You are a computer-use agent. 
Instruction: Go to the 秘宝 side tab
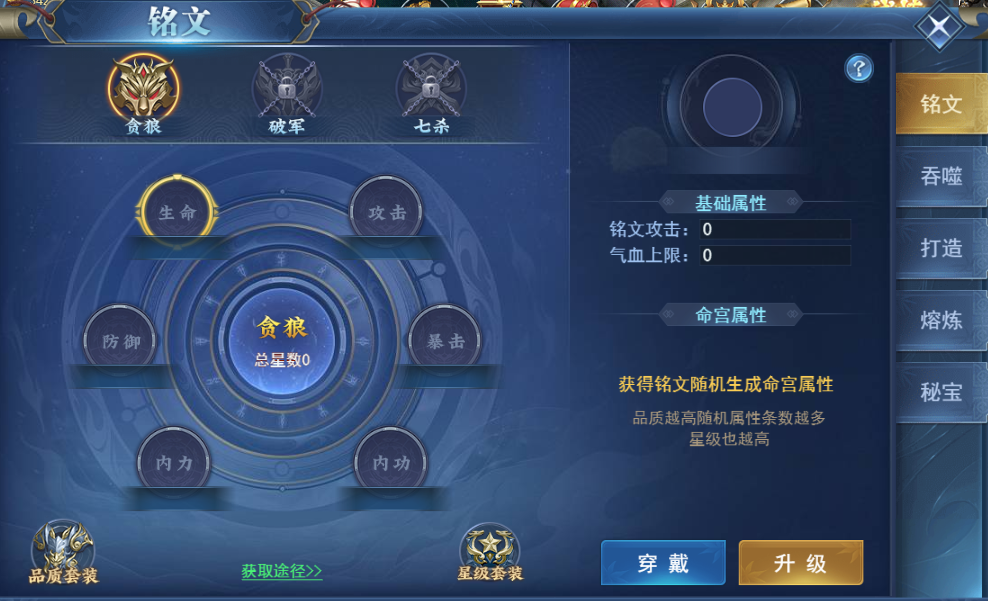pos(940,392)
